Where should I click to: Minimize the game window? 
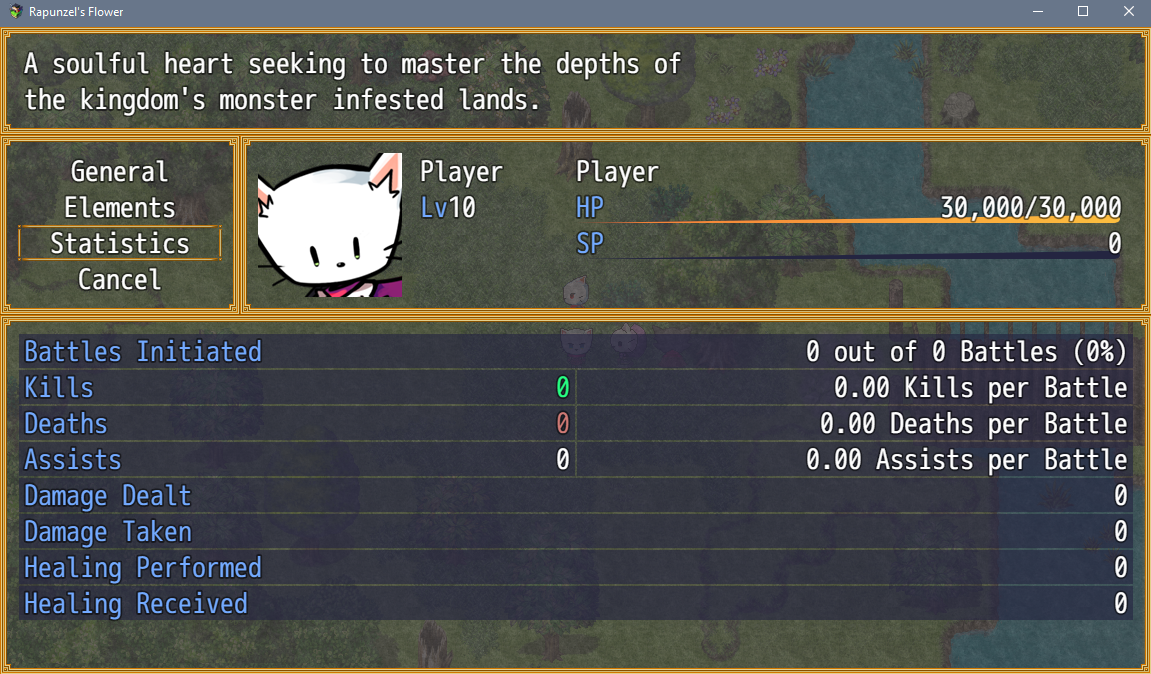(1037, 12)
